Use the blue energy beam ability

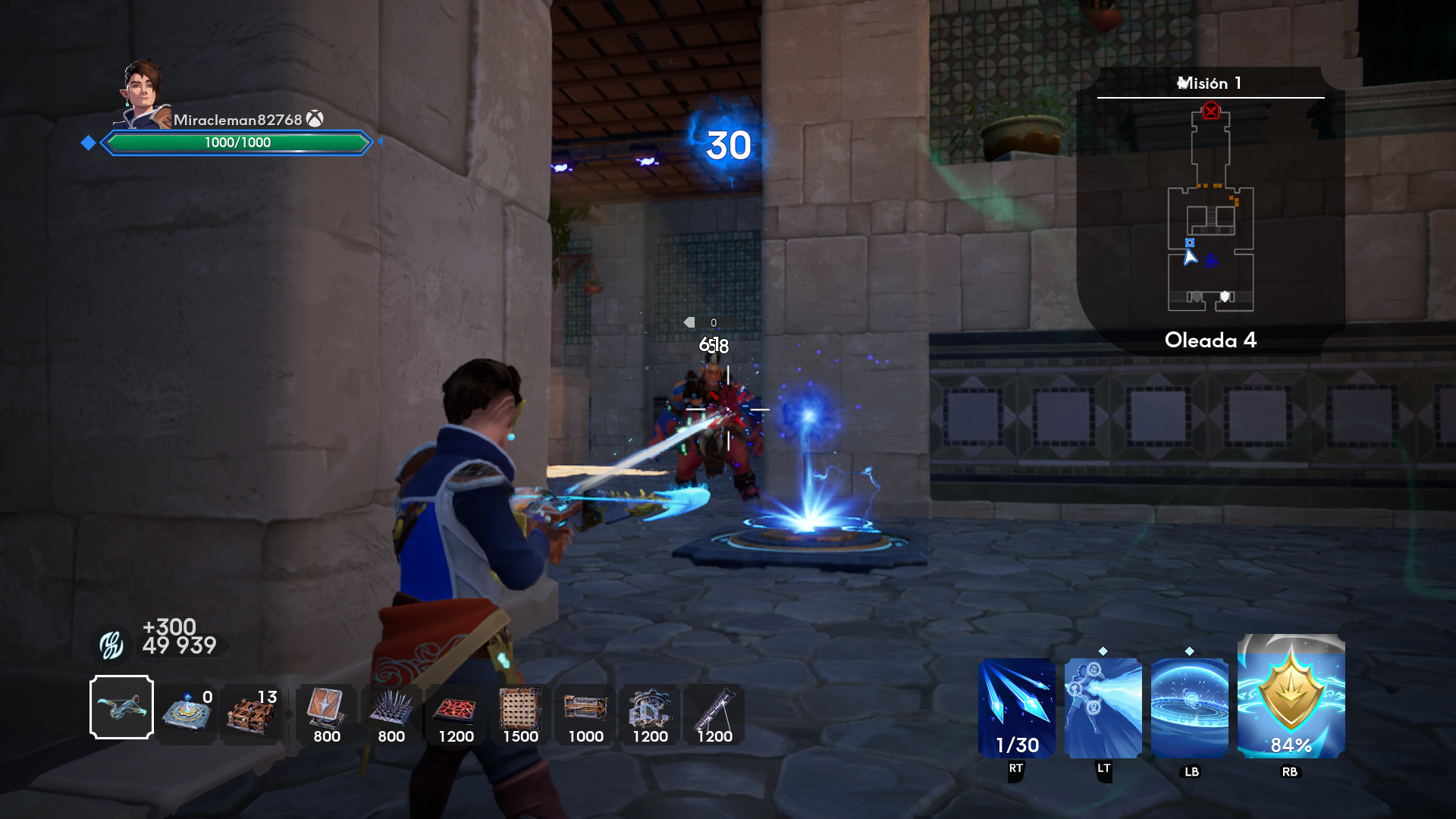(x=1103, y=708)
